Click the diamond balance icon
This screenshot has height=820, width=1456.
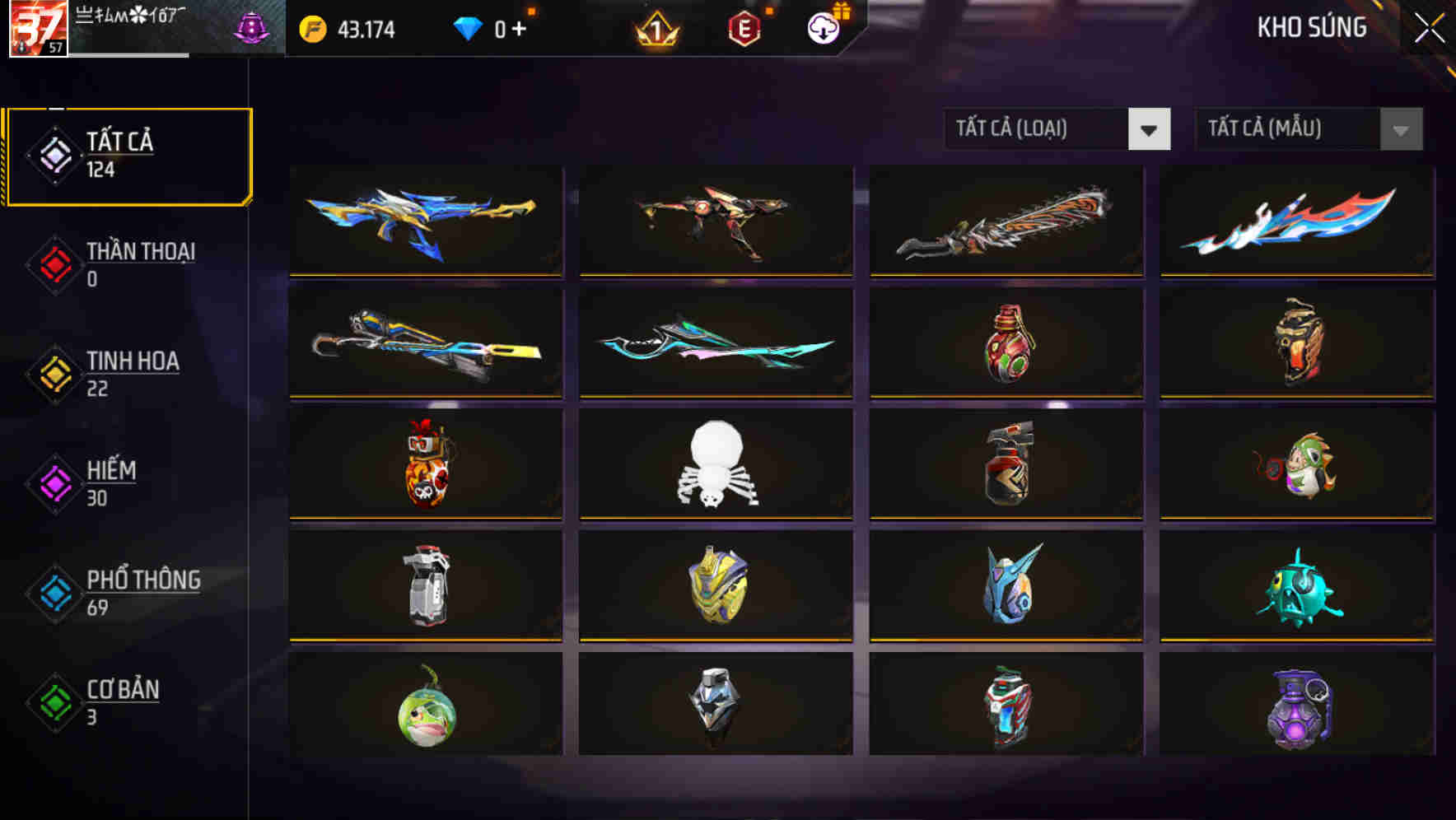tap(469, 27)
